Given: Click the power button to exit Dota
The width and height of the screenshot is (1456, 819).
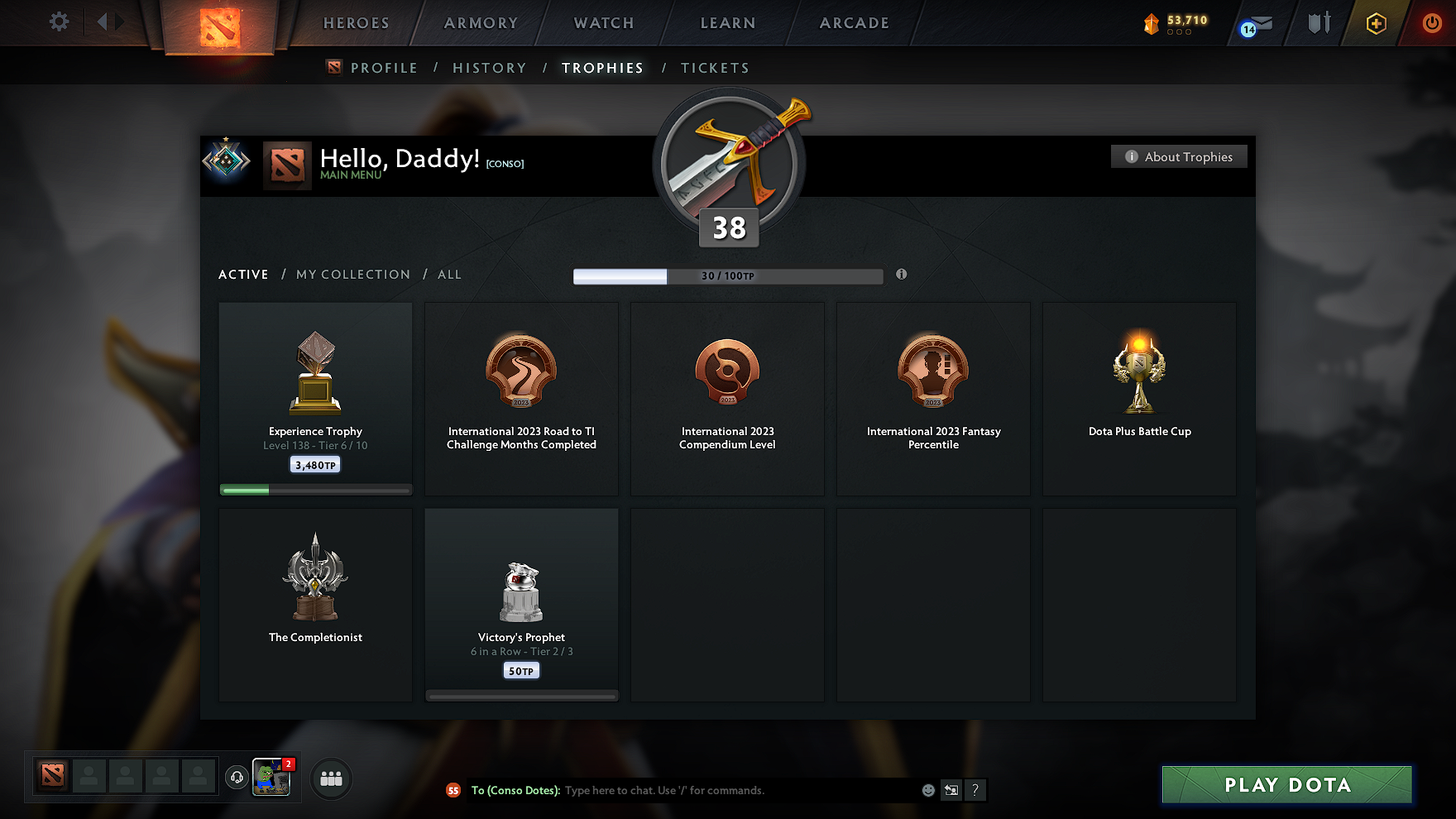Looking at the screenshot, I should (x=1430, y=23).
